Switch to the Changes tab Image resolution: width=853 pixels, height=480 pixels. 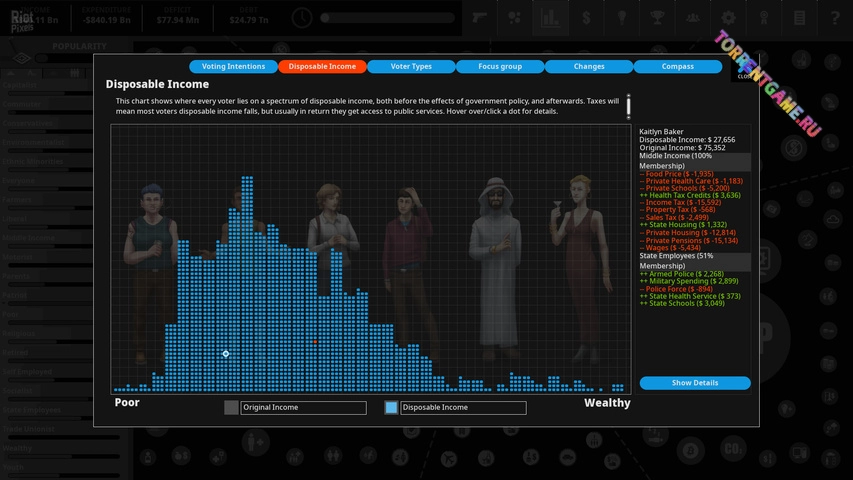[589, 67]
